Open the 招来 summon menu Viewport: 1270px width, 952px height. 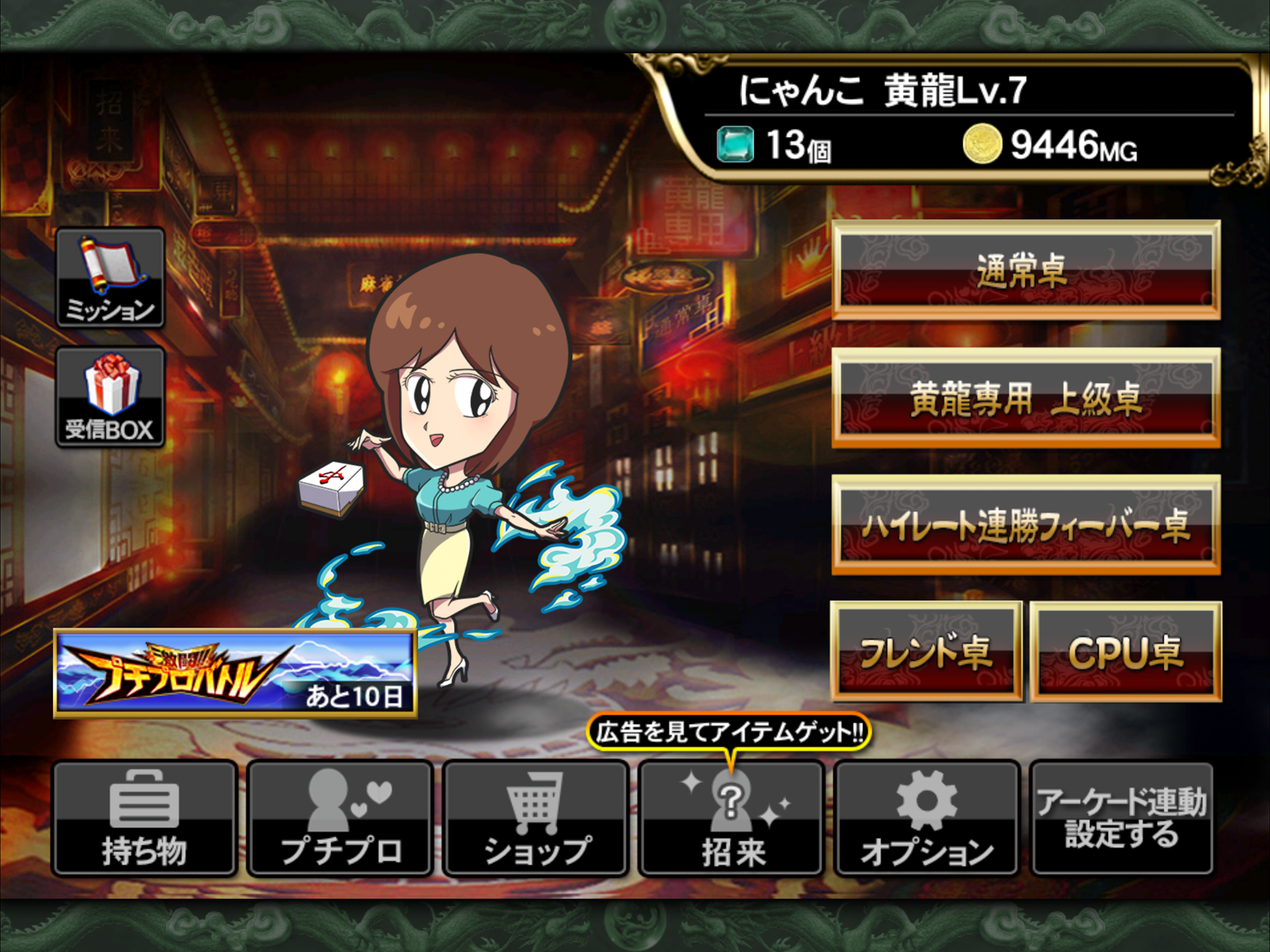(732, 818)
